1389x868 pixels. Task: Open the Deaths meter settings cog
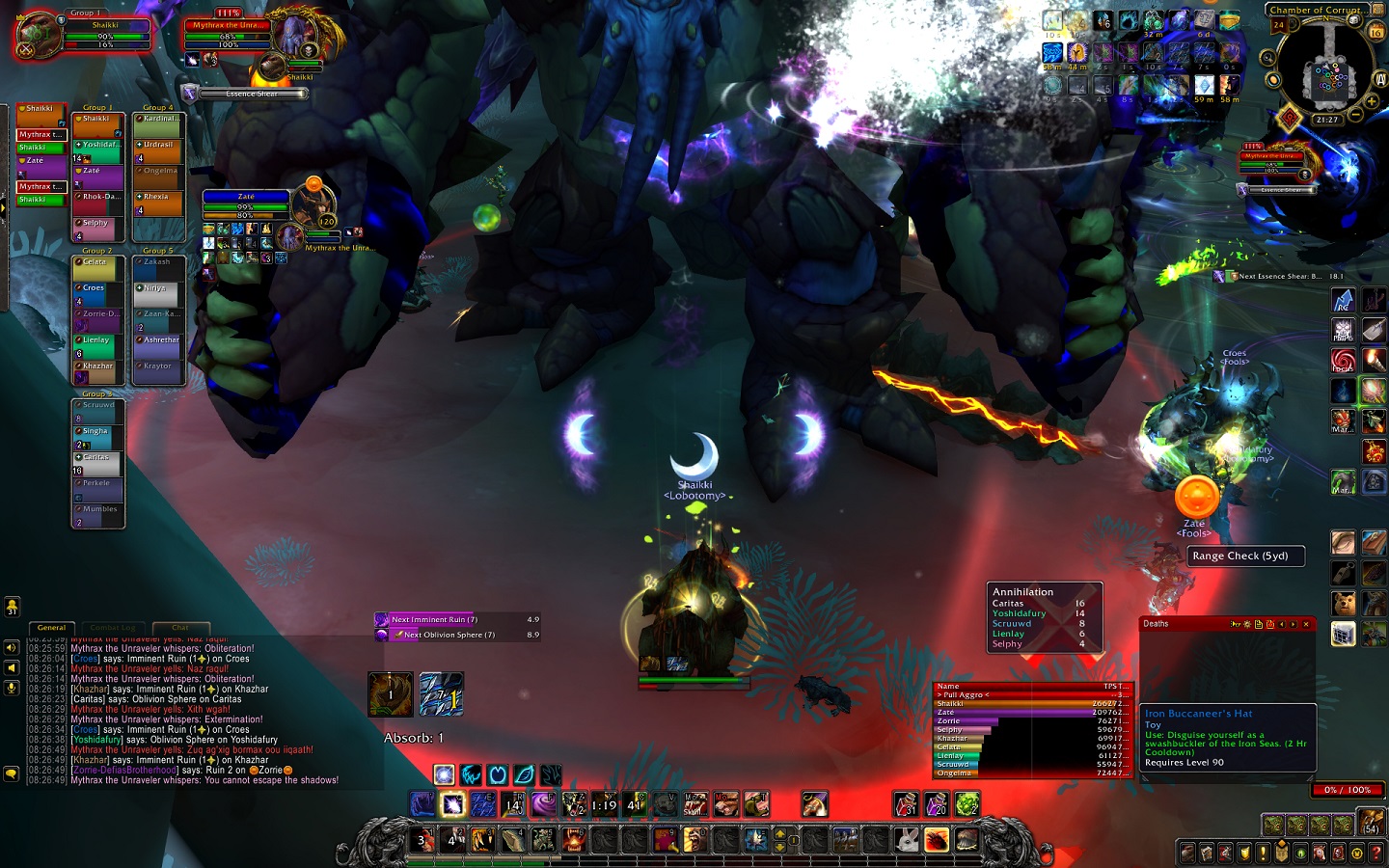(x=1247, y=624)
